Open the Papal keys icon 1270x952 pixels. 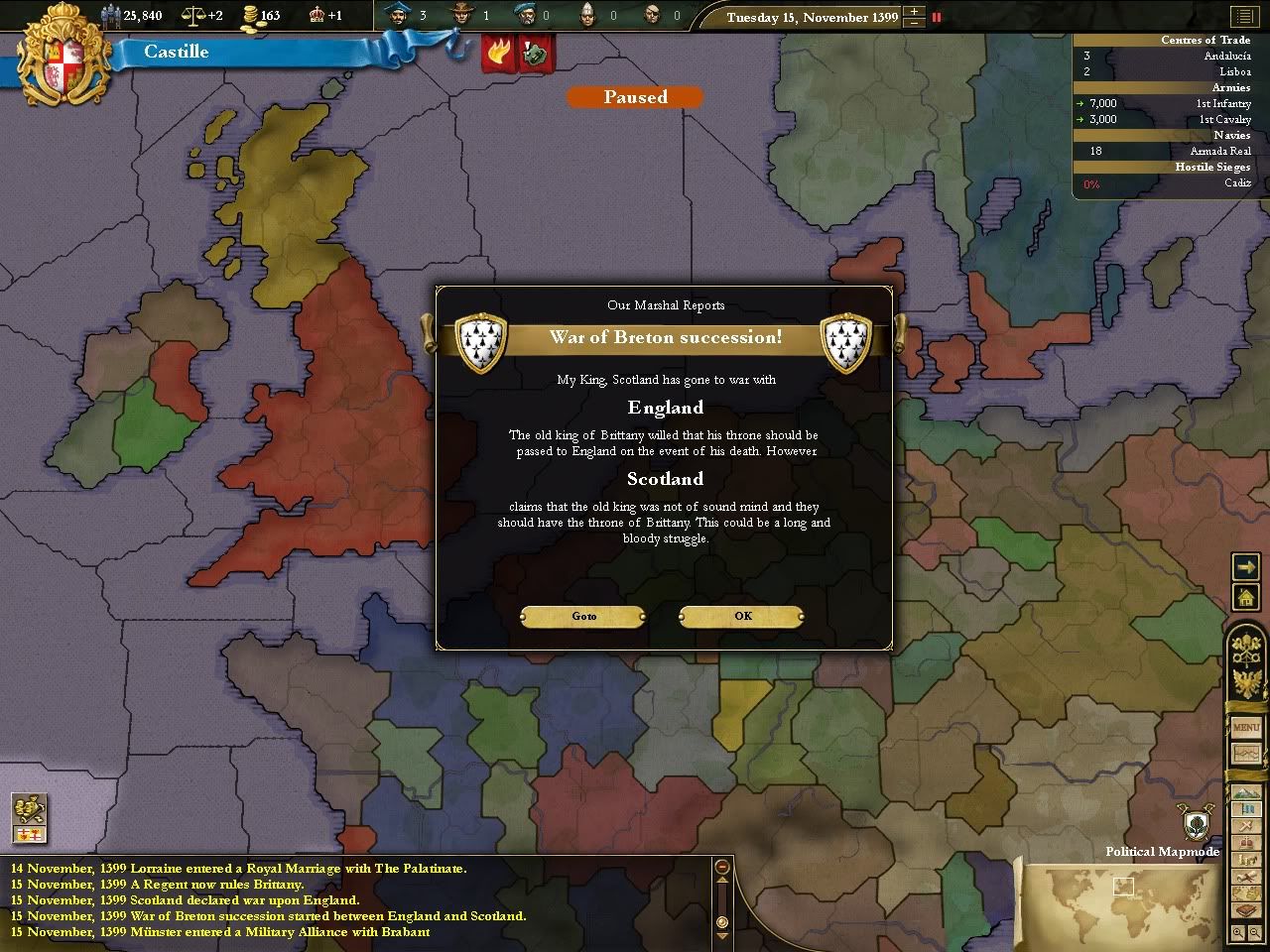coord(1246,648)
